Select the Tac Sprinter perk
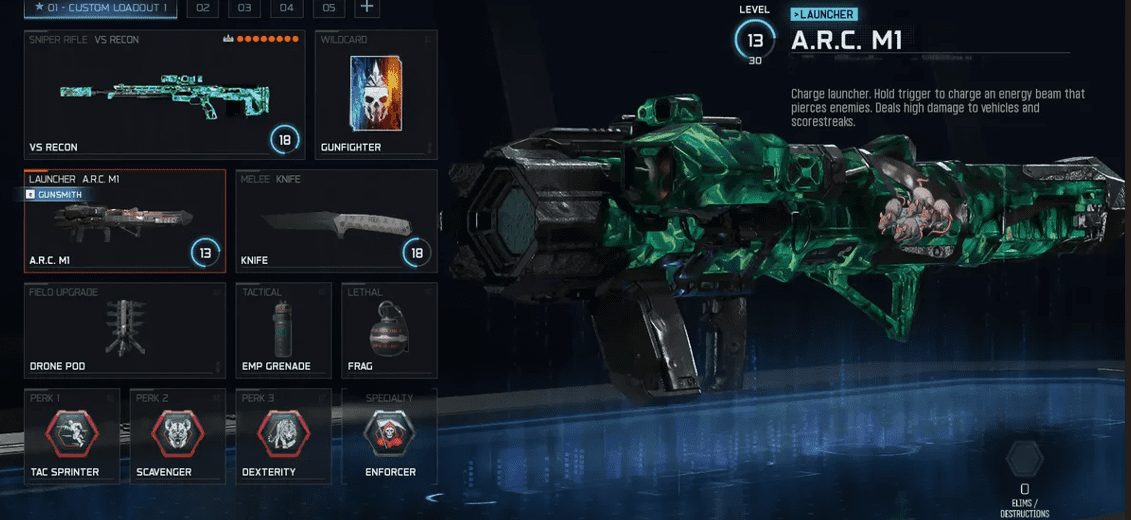The height and width of the screenshot is (520, 1131). [71, 434]
